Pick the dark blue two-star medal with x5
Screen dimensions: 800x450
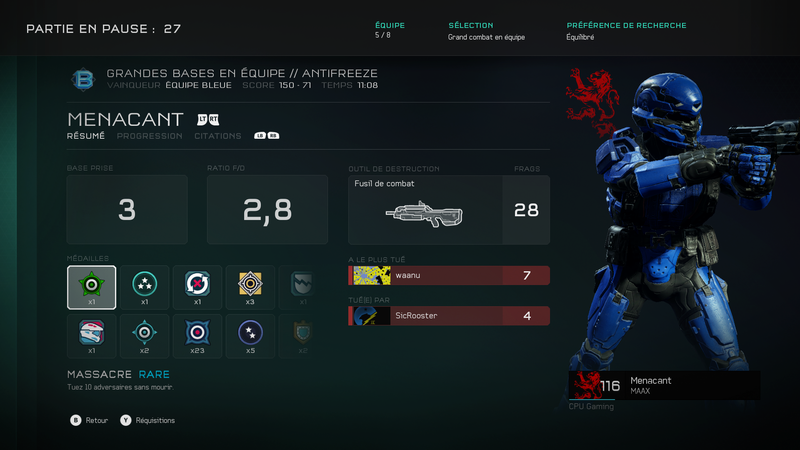250,337
